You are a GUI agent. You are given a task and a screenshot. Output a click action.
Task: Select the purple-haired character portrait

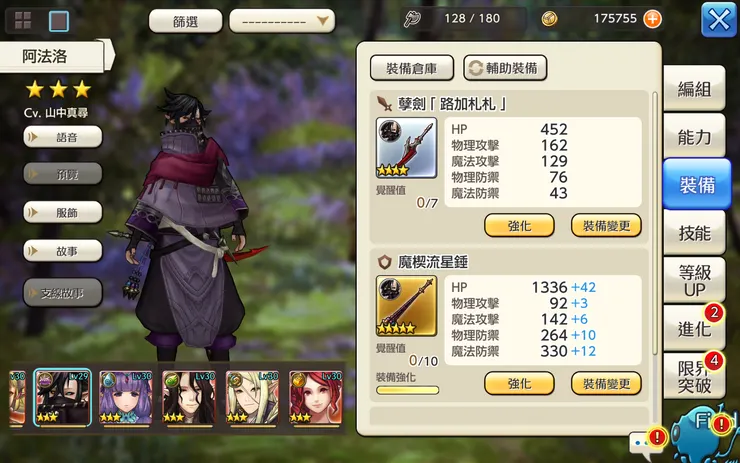coord(123,397)
